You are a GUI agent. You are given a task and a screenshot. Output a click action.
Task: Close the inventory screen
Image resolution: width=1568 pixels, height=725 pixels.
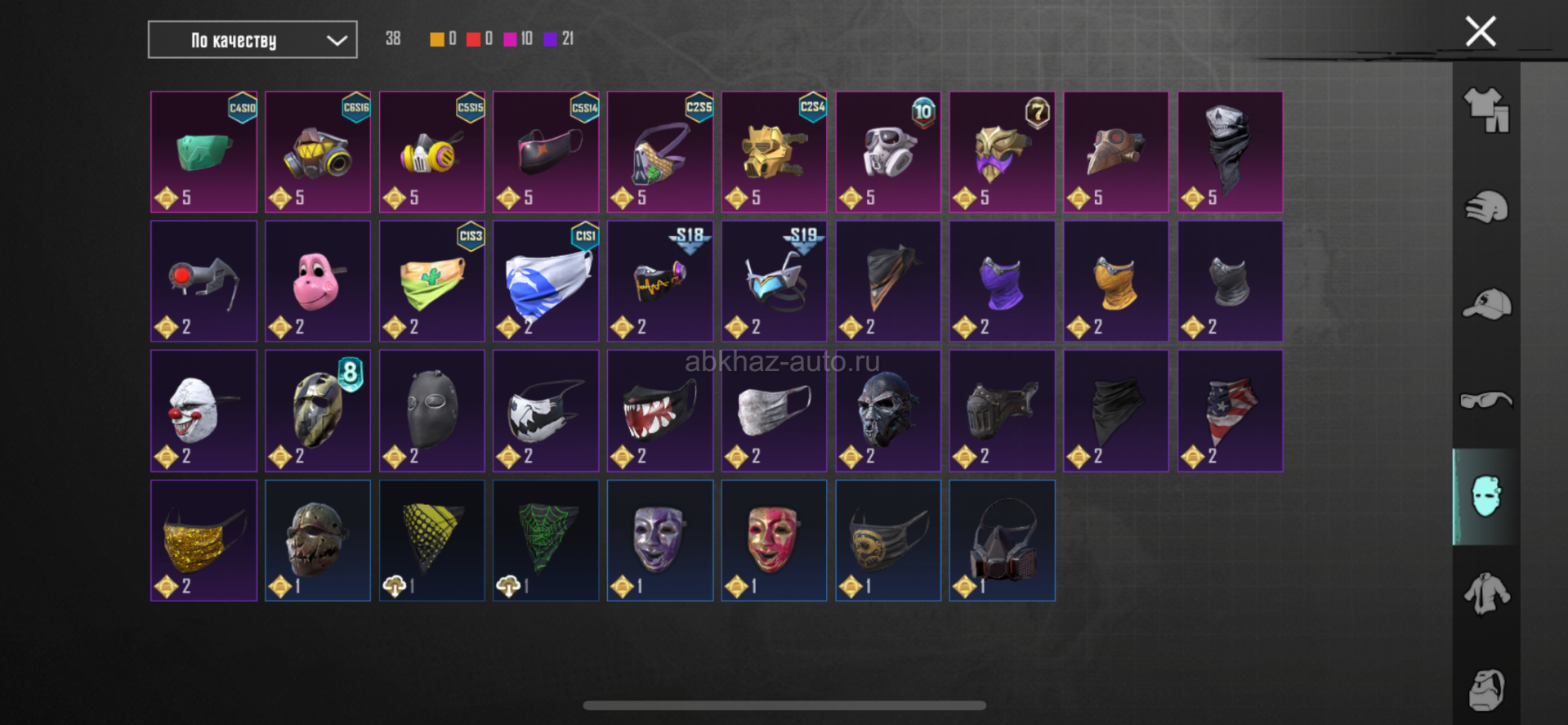(x=1480, y=32)
